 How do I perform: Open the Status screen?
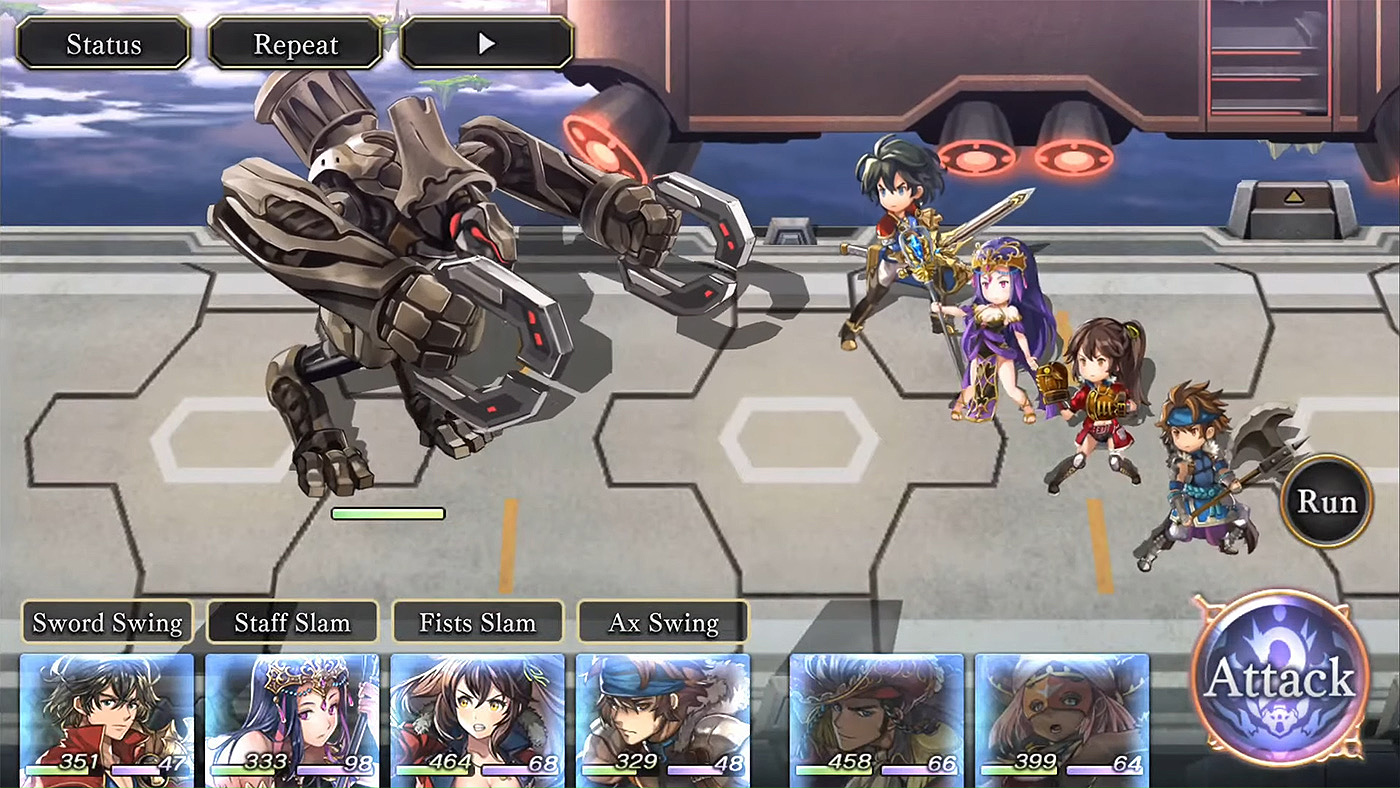(103, 45)
